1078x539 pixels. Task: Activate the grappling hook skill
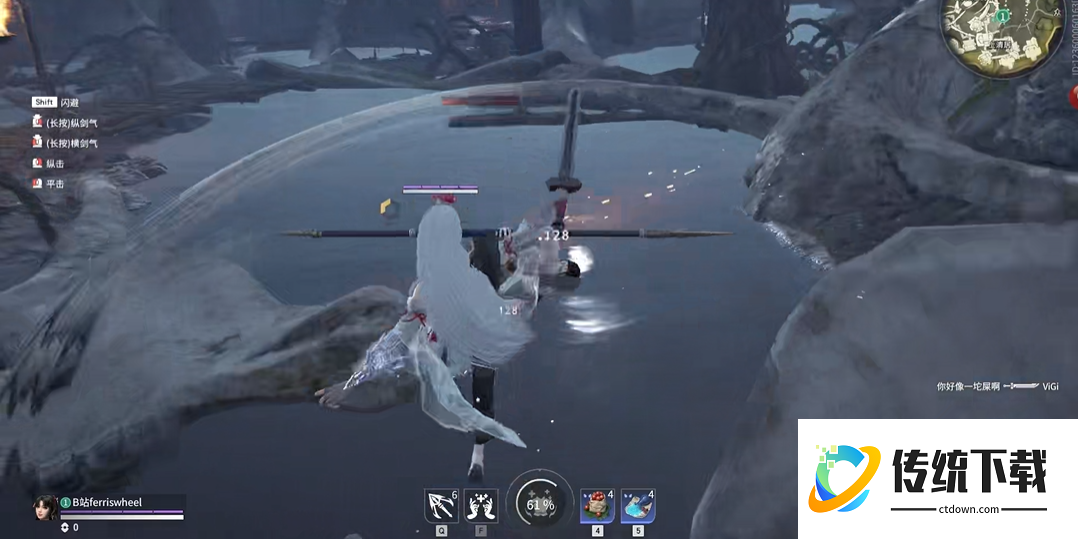coord(440,505)
